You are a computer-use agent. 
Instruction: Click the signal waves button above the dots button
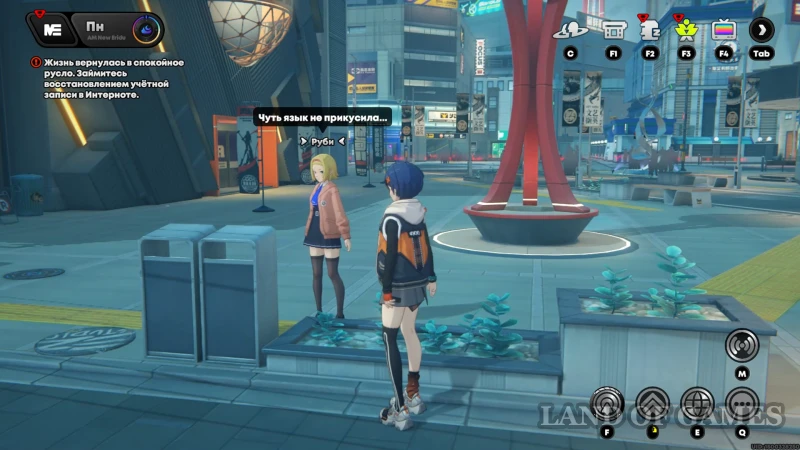coord(742,346)
